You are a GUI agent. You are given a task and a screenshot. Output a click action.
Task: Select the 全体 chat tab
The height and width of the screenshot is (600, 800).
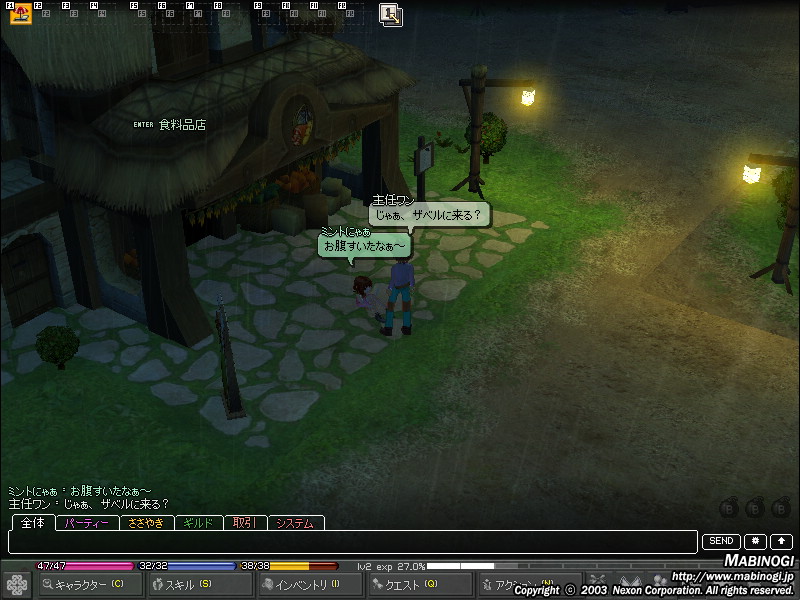pyautogui.click(x=32, y=523)
